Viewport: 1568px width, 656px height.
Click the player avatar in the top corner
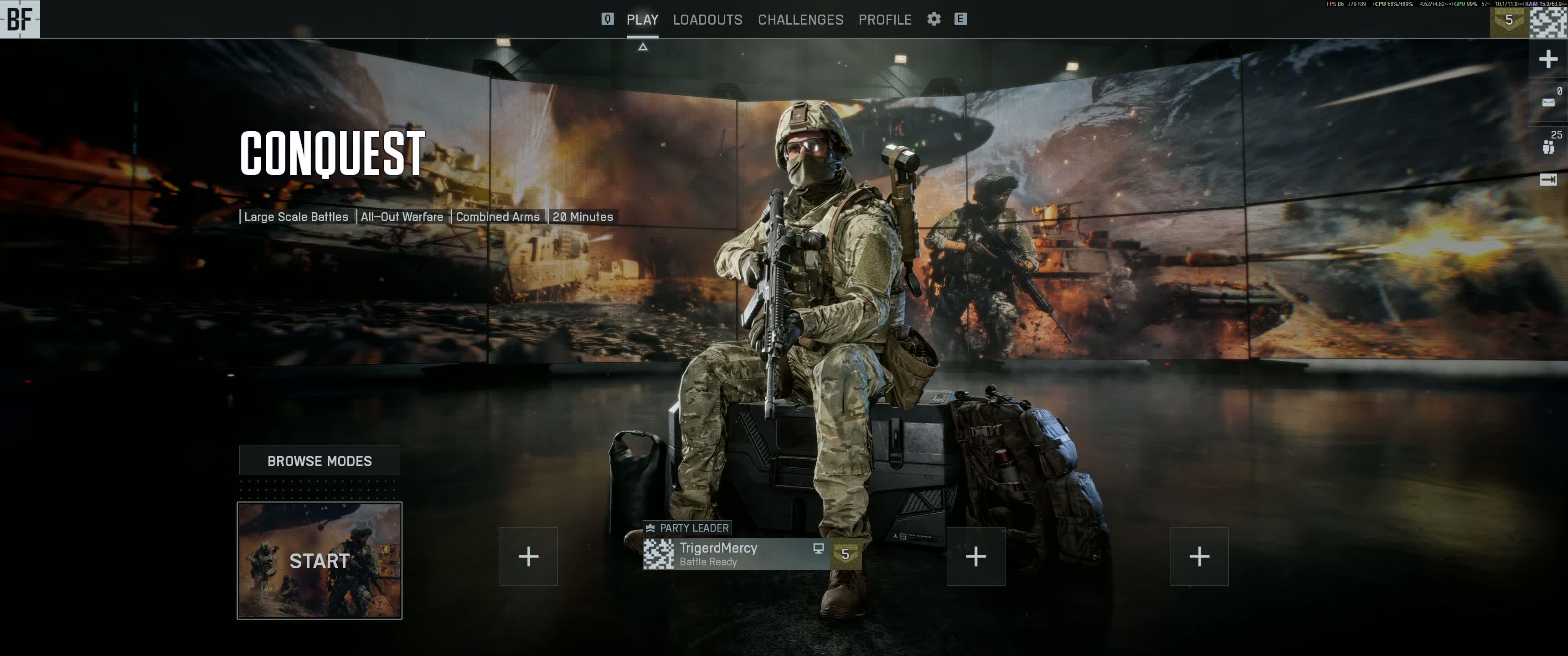click(x=1548, y=20)
